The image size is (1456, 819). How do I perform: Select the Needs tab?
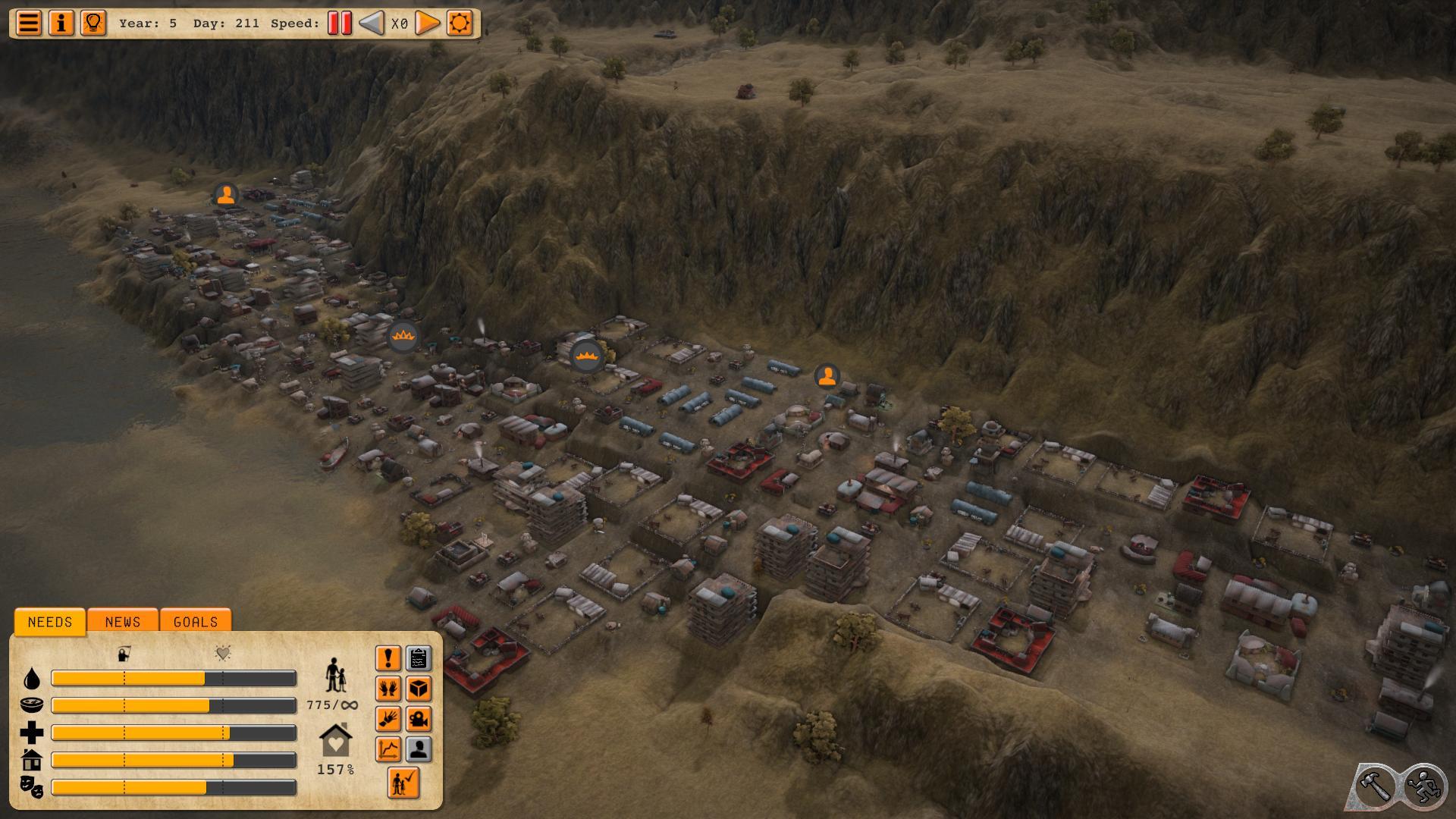coord(50,622)
